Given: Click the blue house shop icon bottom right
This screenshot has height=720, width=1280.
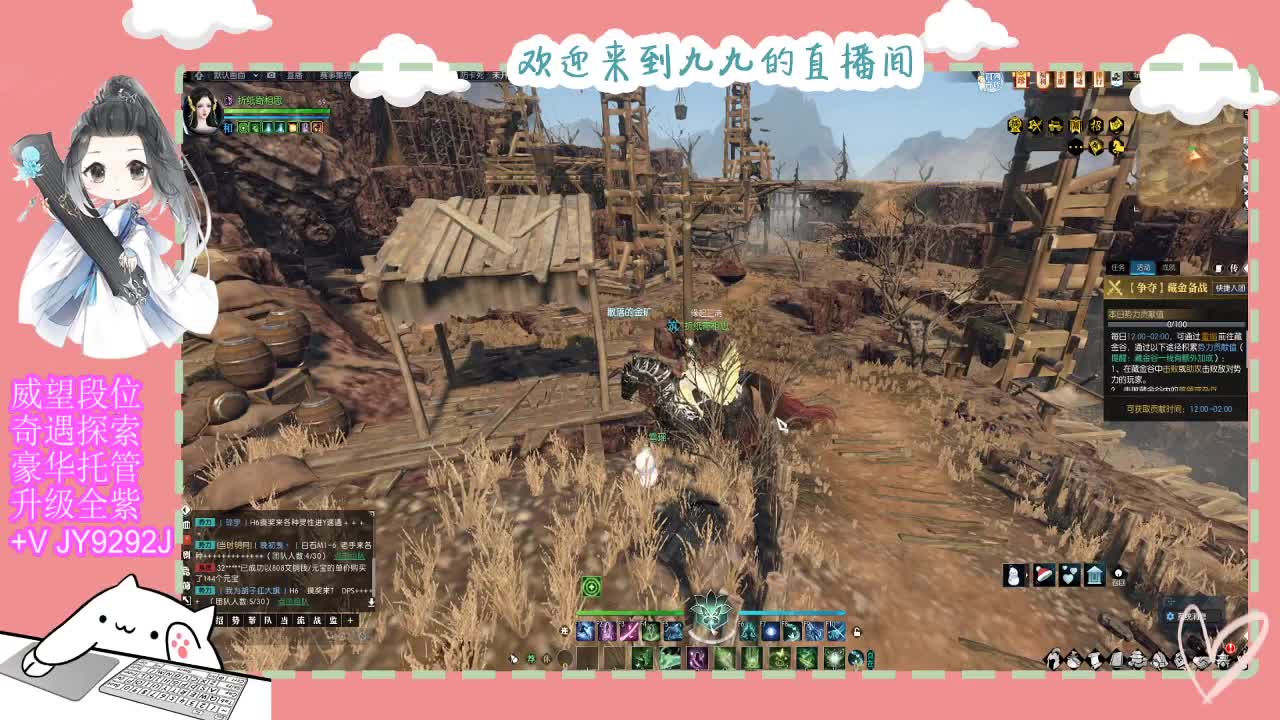Looking at the screenshot, I should (x=1095, y=575).
